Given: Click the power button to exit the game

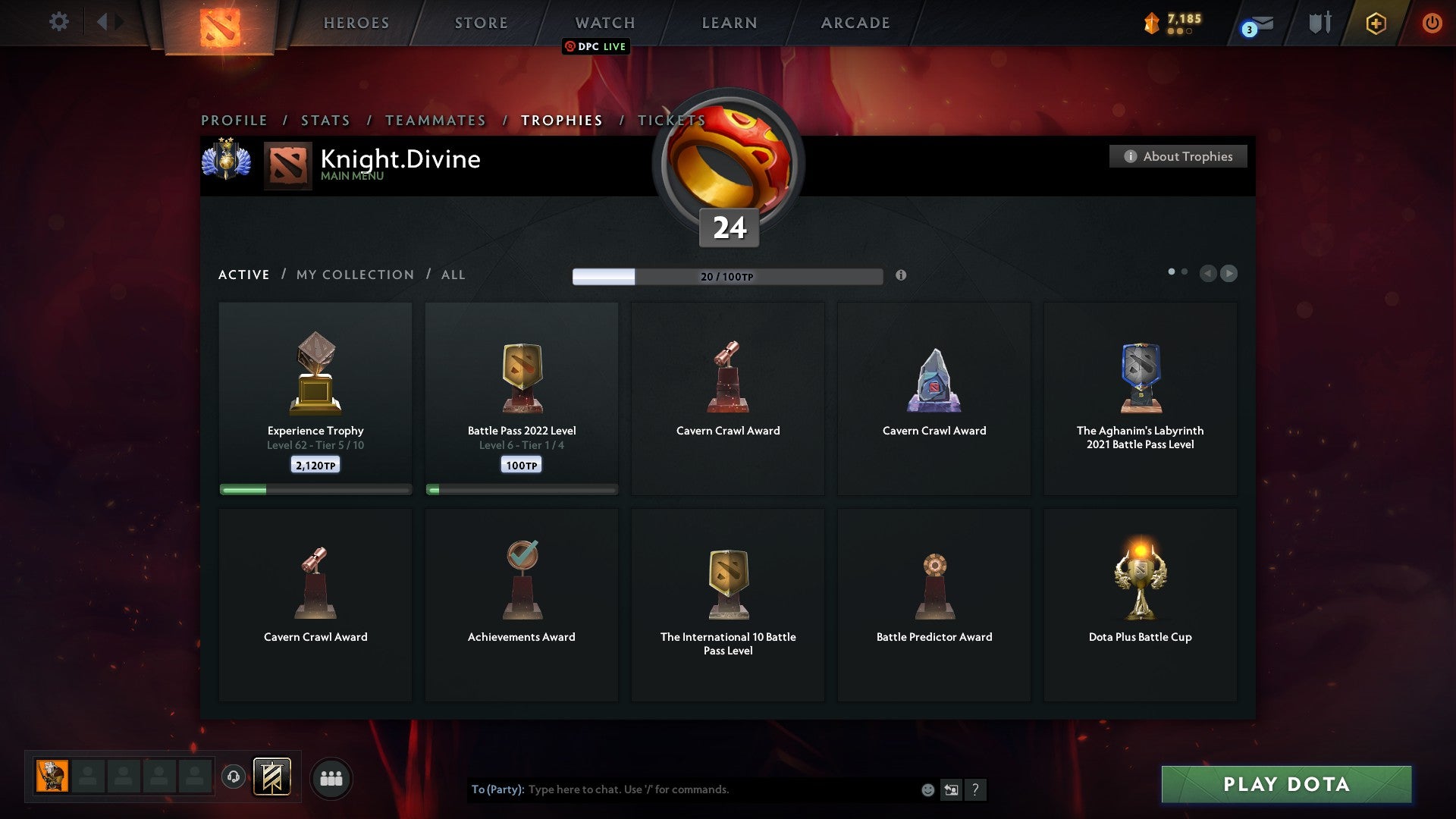Looking at the screenshot, I should (1432, 23).
